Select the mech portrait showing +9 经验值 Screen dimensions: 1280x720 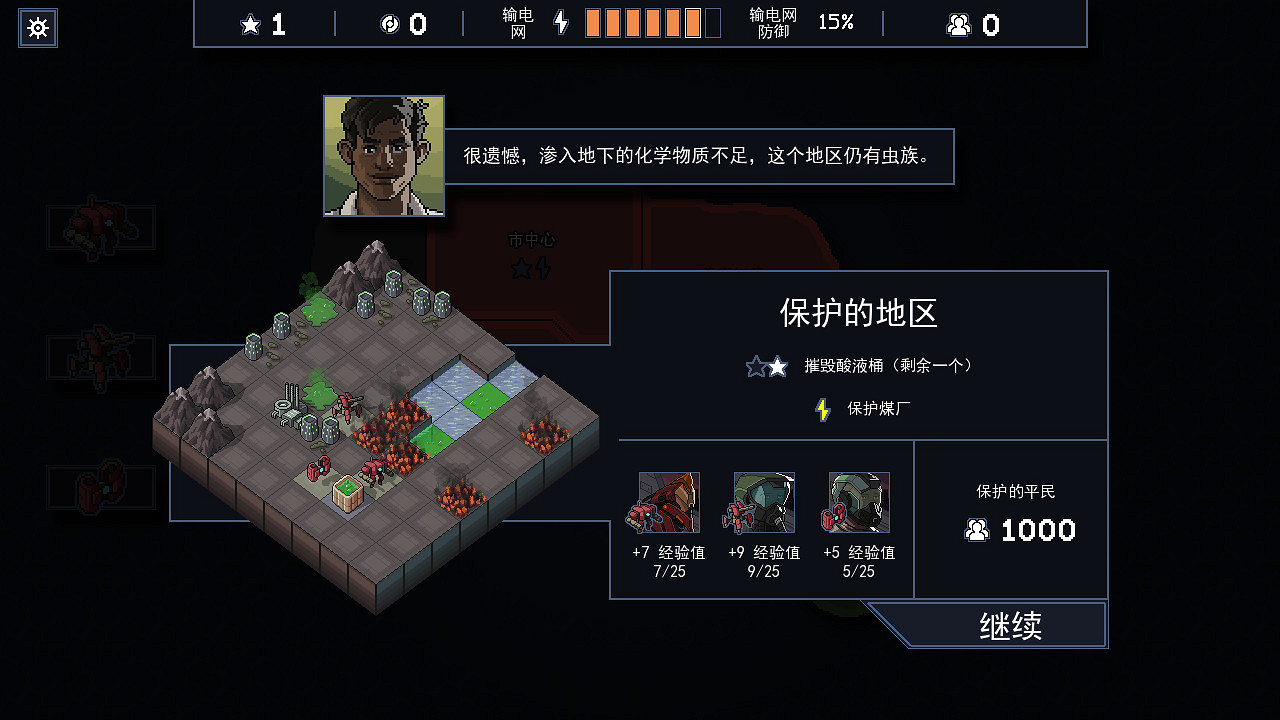click(x=762, y=502)
